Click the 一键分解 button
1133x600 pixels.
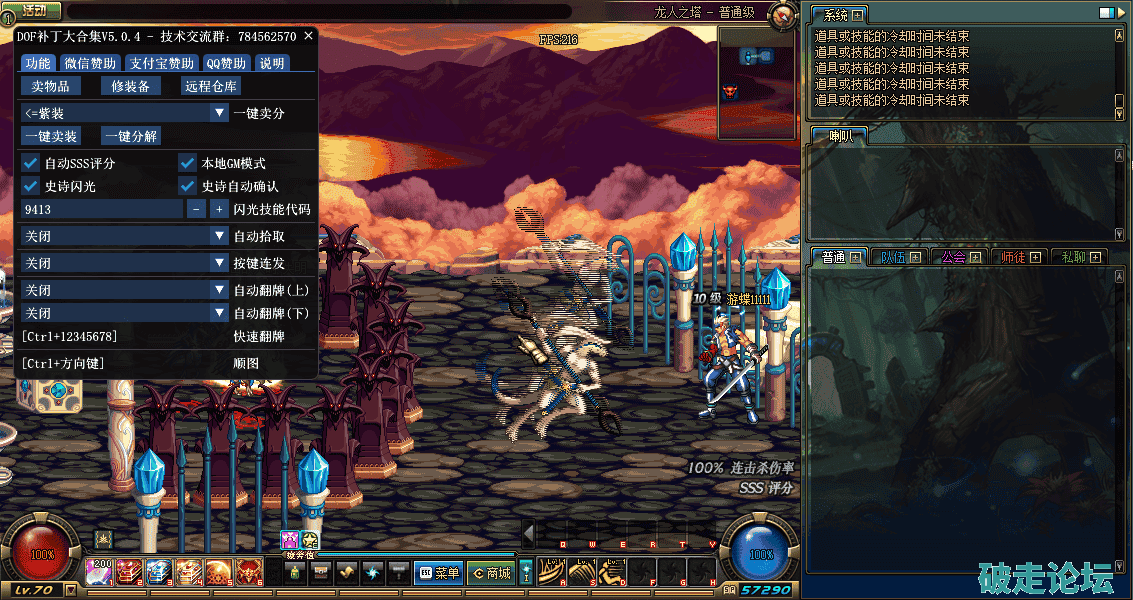pyautogui.click(x=131, y=136)
